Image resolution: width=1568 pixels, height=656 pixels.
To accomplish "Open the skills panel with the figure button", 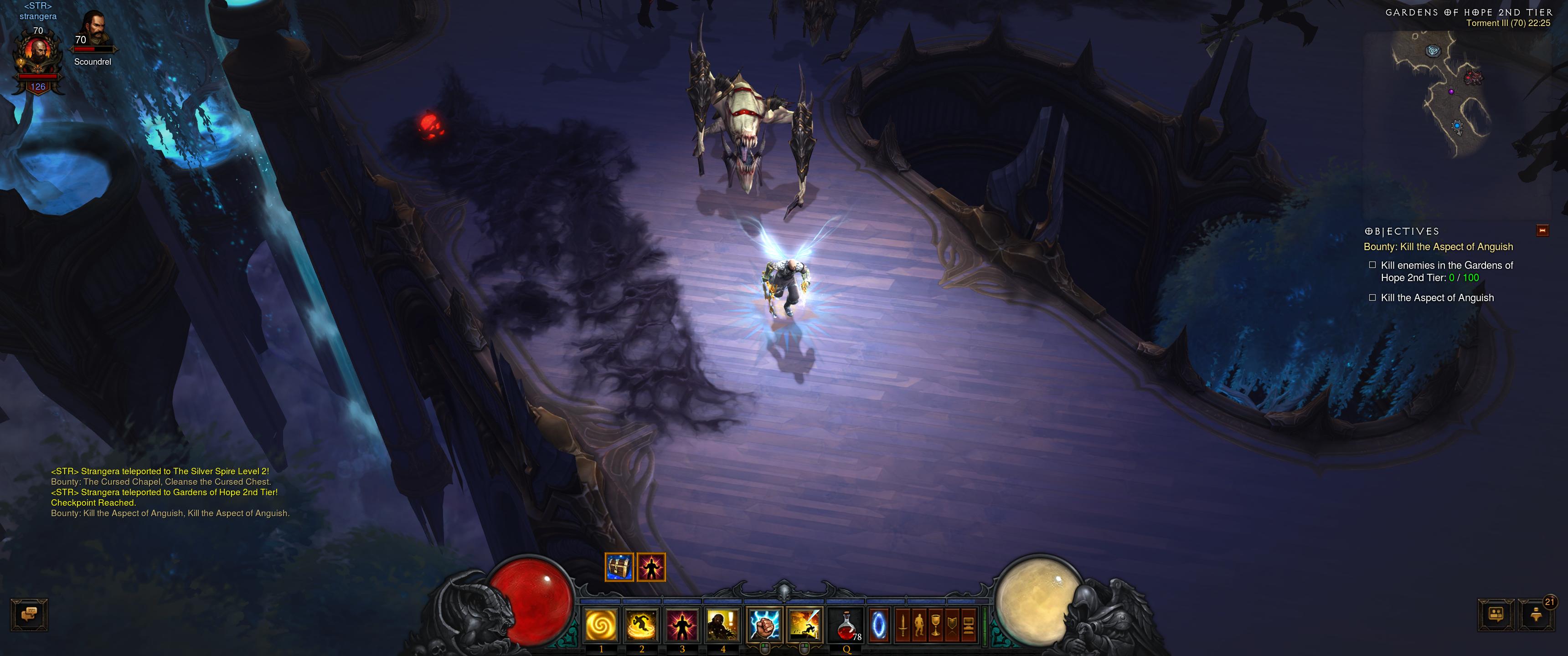I will (920, 625).
